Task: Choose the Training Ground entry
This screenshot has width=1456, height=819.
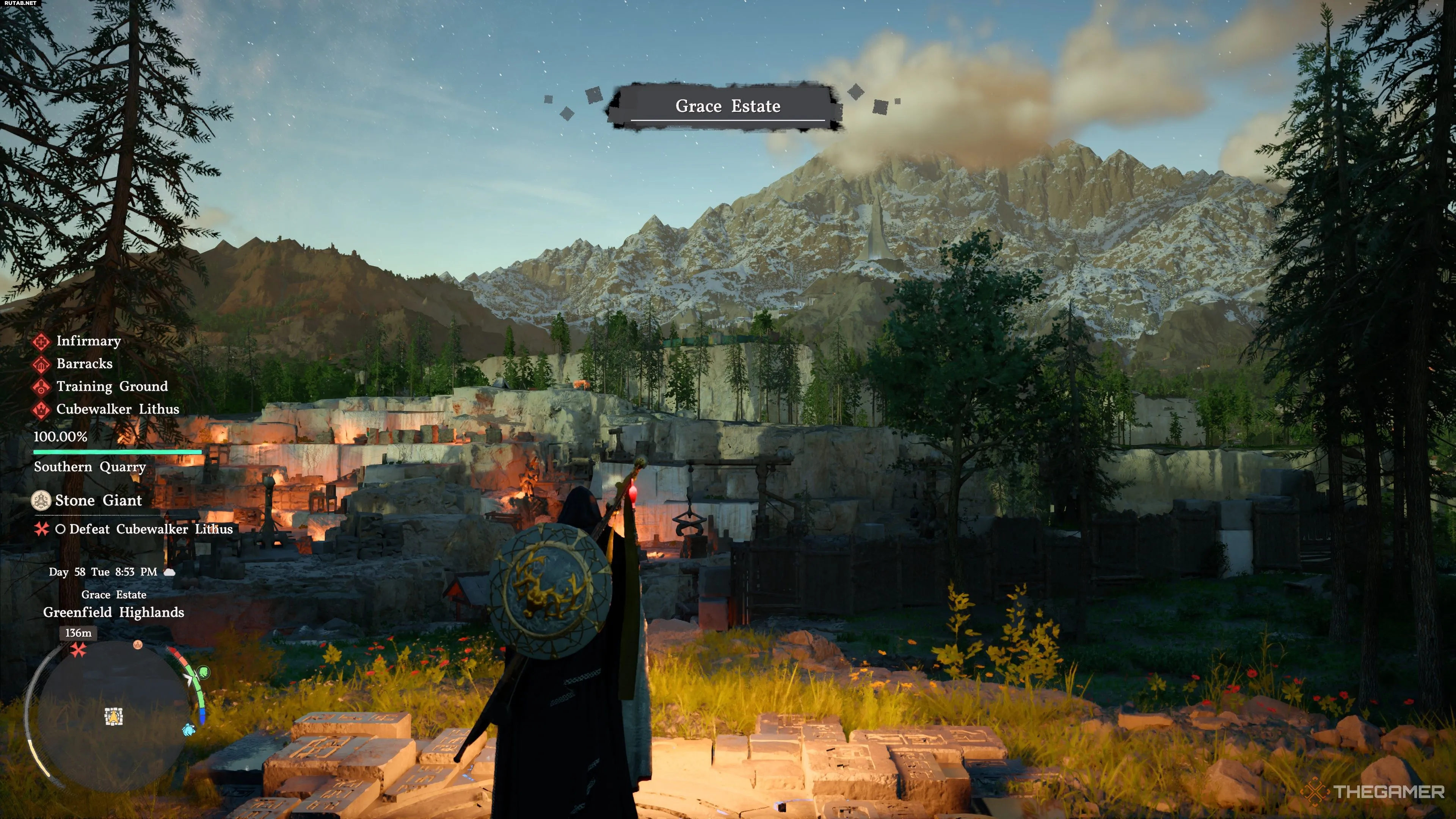Action: 112,386
